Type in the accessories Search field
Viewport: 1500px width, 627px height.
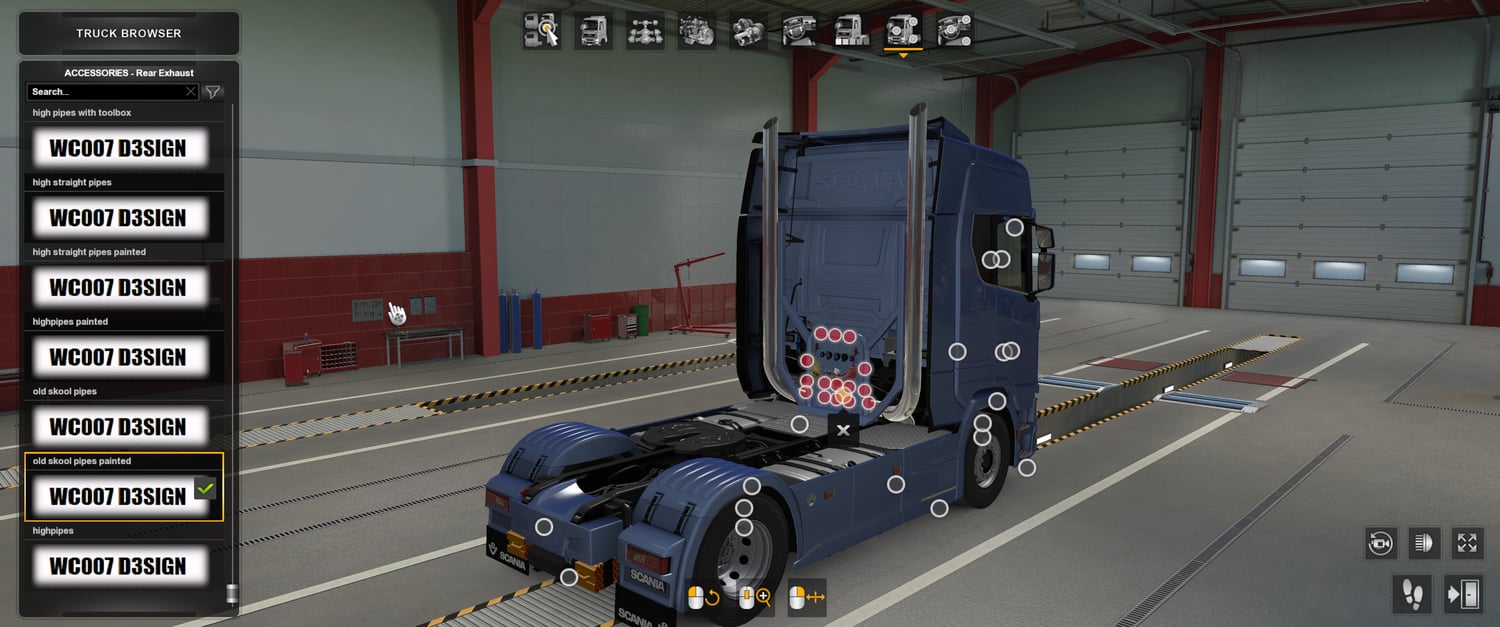pyautogui.click(x=105, y=92)
